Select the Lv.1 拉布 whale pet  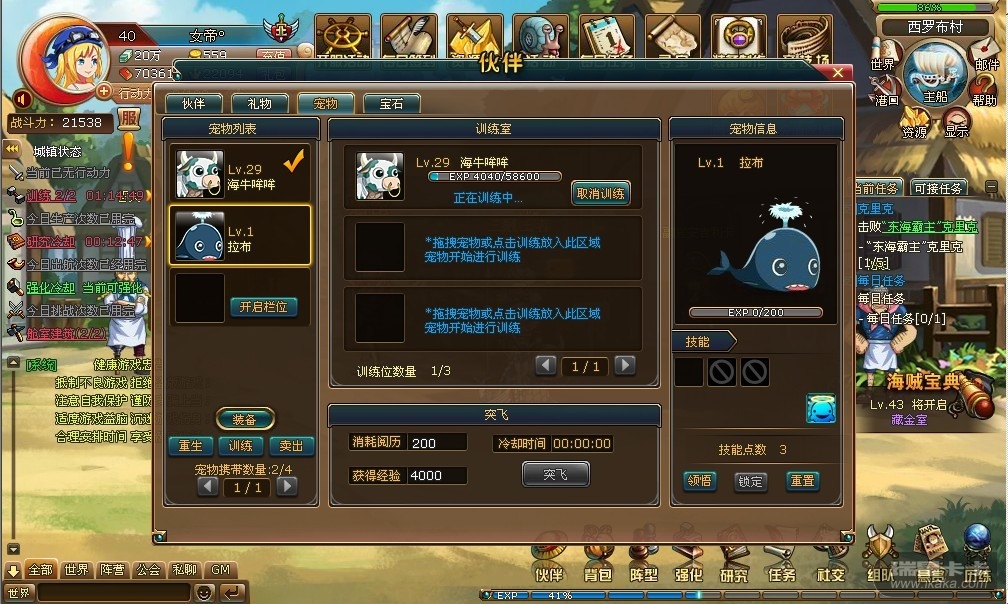point(240,237)
